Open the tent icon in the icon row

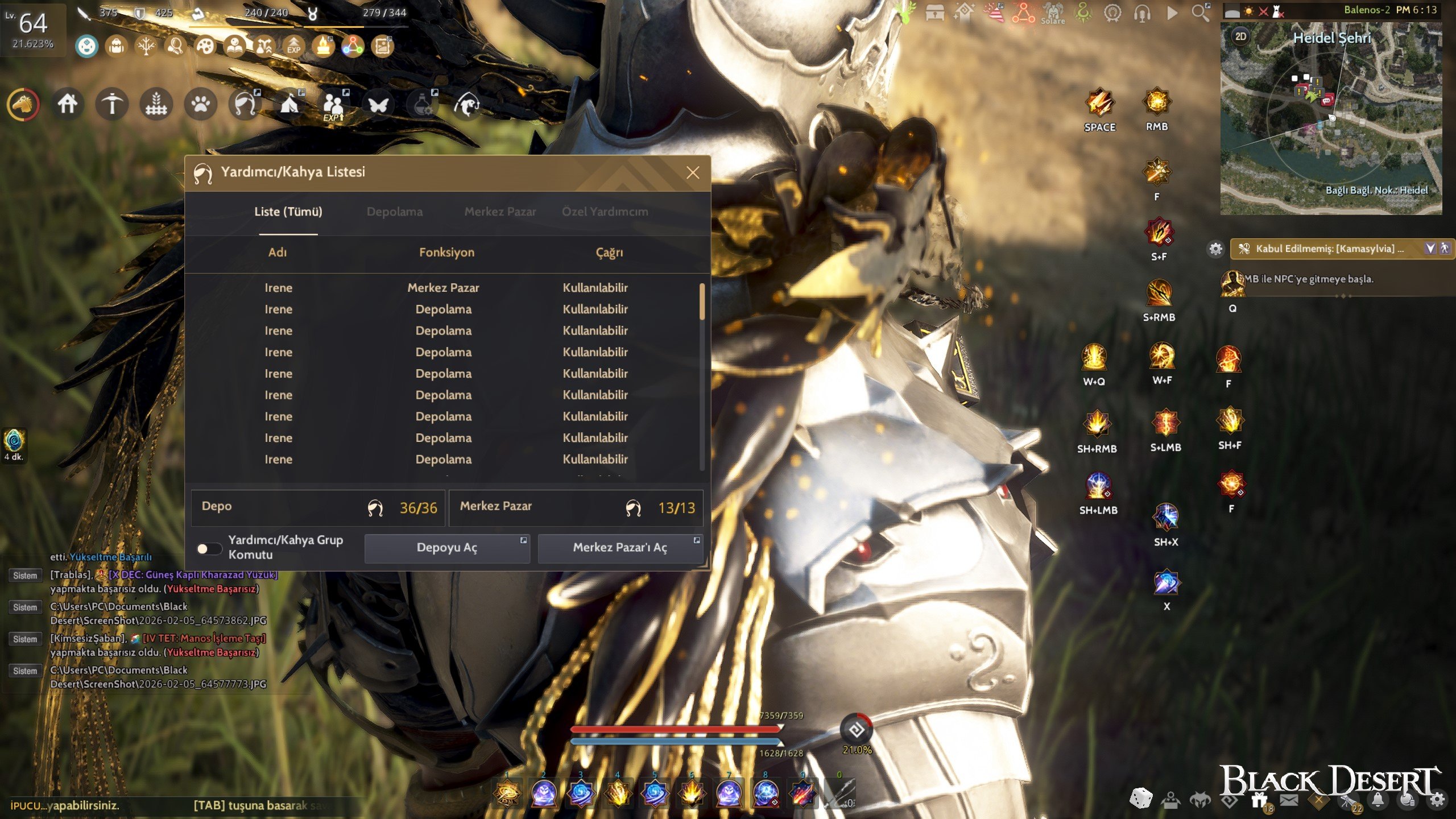click(289, 105)
